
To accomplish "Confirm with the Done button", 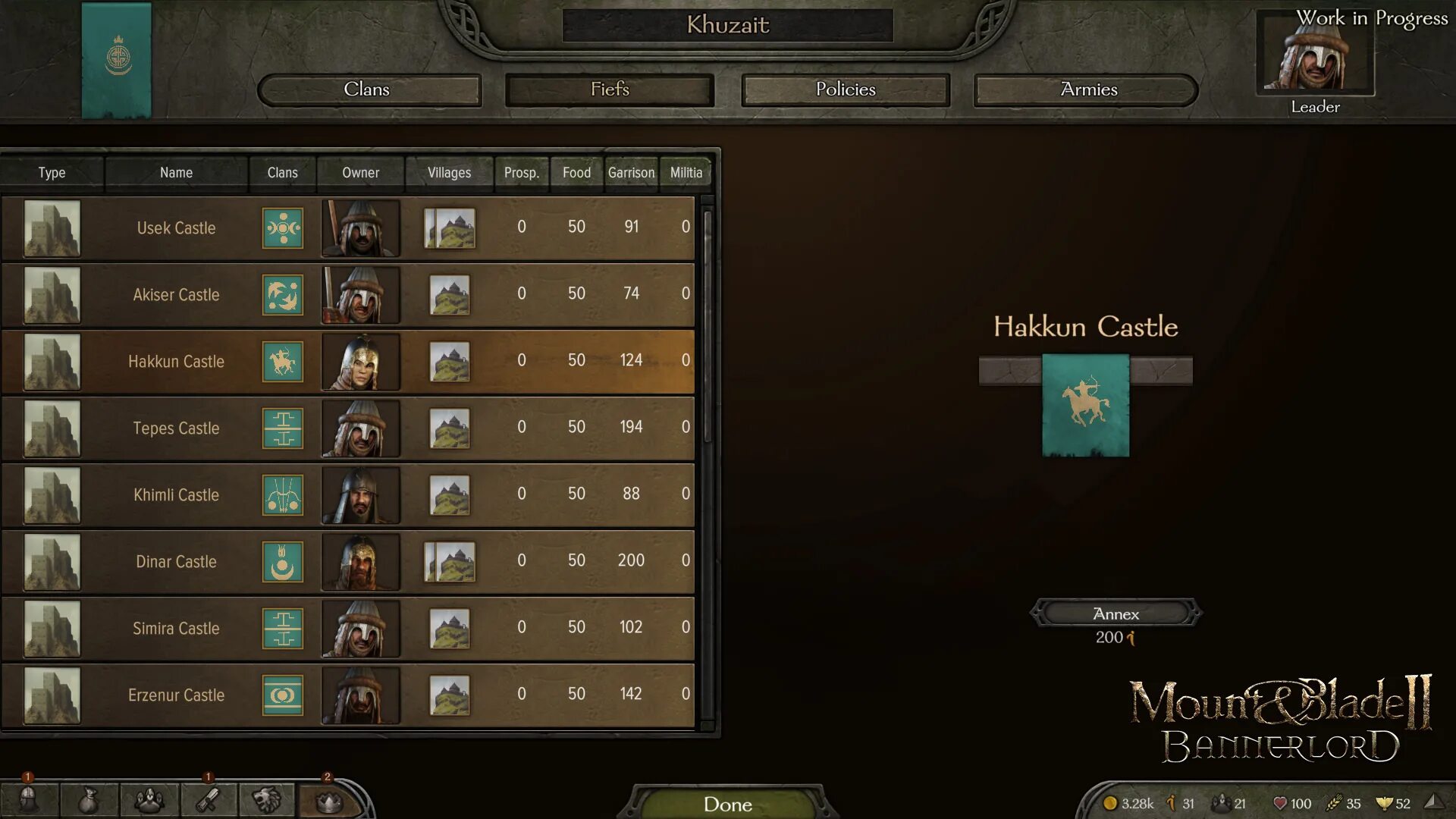I will coord(727,804).
